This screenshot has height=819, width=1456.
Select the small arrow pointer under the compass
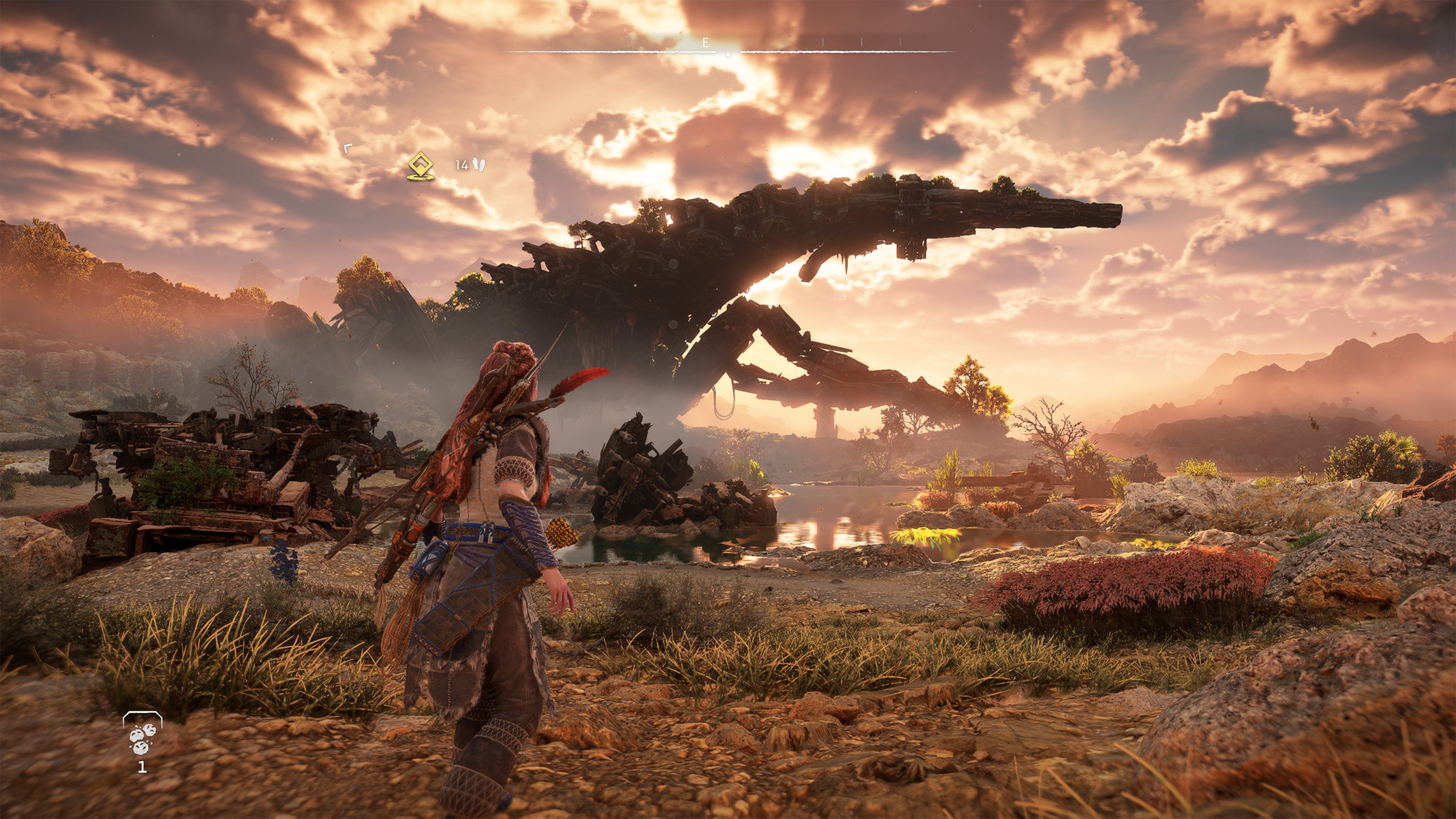pos(728,54)
